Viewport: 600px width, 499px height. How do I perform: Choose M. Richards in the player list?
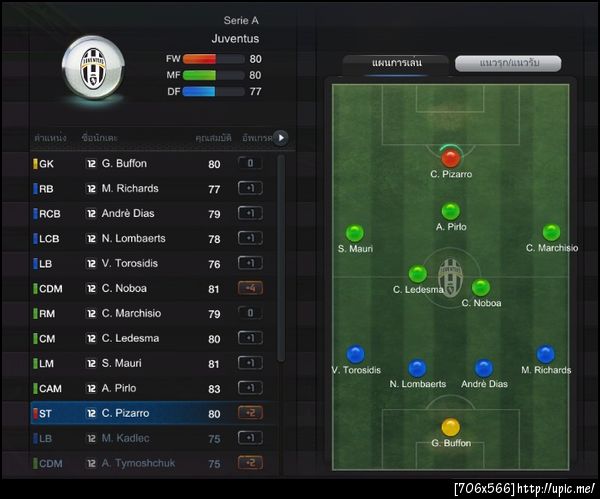pos(150,188)
